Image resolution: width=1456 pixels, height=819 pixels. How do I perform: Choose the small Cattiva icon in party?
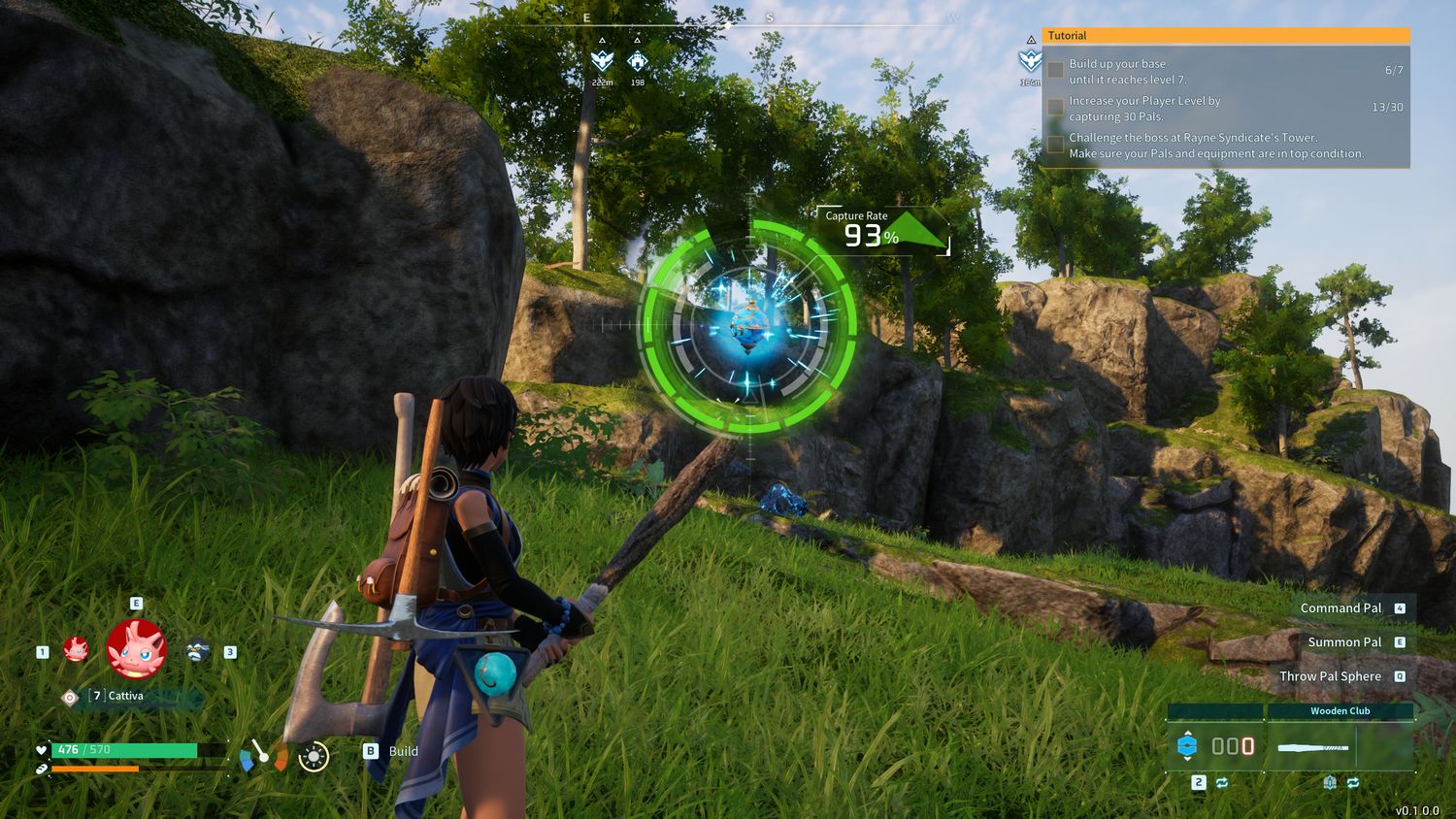pyautogui.click(x=76, y=649)
